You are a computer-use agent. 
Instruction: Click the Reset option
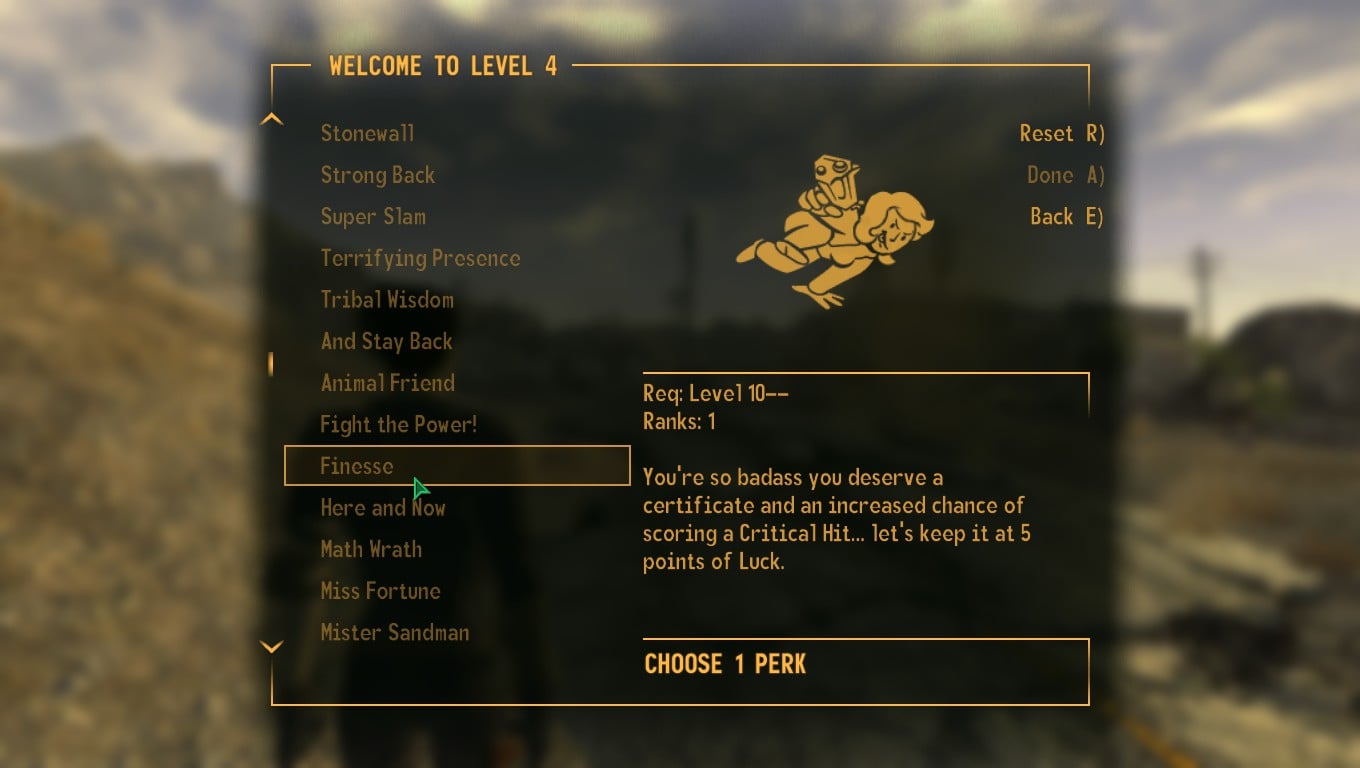click(x=1062, y=132)
